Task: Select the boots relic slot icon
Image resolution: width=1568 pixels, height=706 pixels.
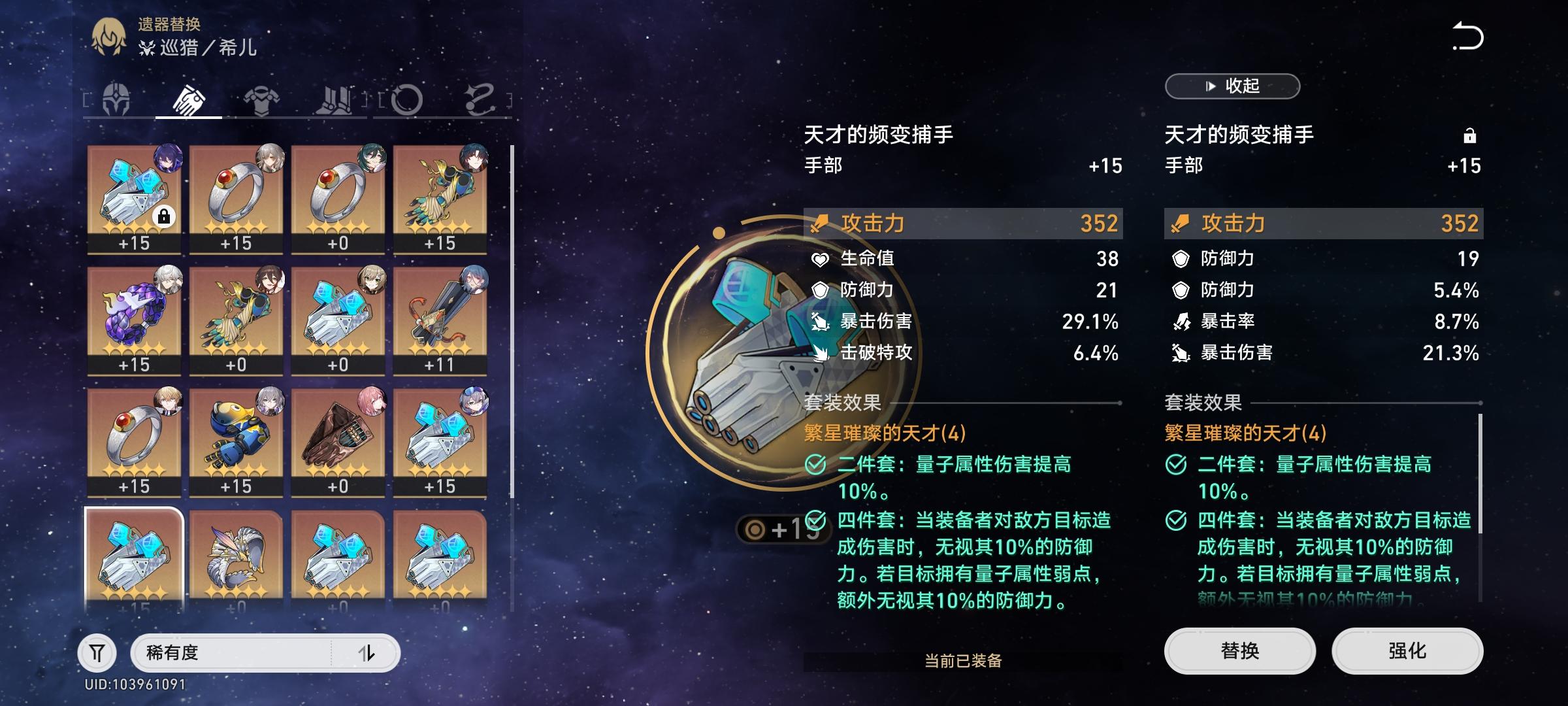Action: (333, 98)
